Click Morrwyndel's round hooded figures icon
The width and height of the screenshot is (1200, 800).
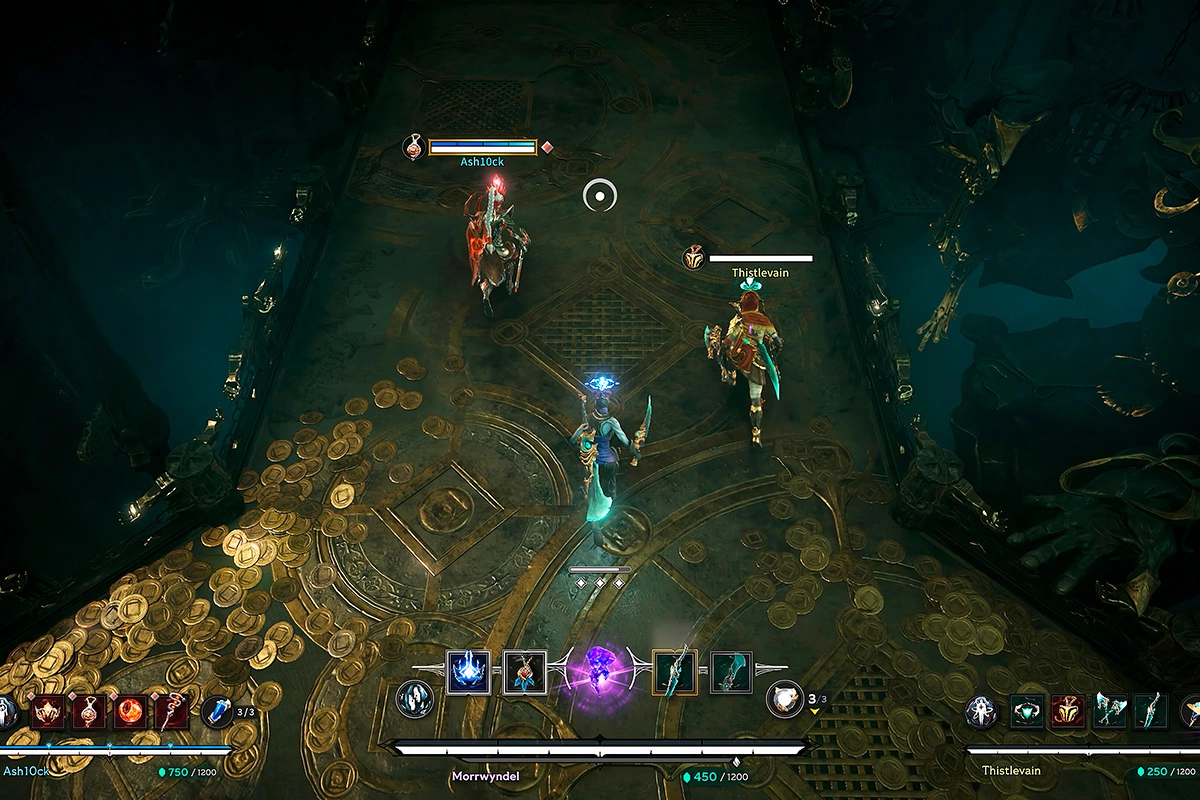(414, 698)
